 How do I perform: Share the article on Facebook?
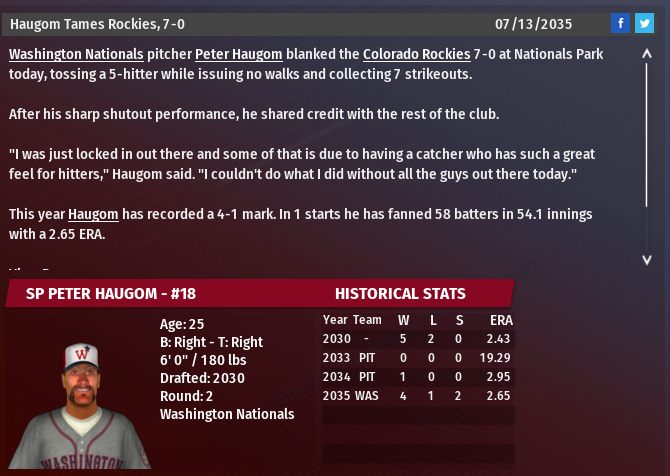point(620,23)
